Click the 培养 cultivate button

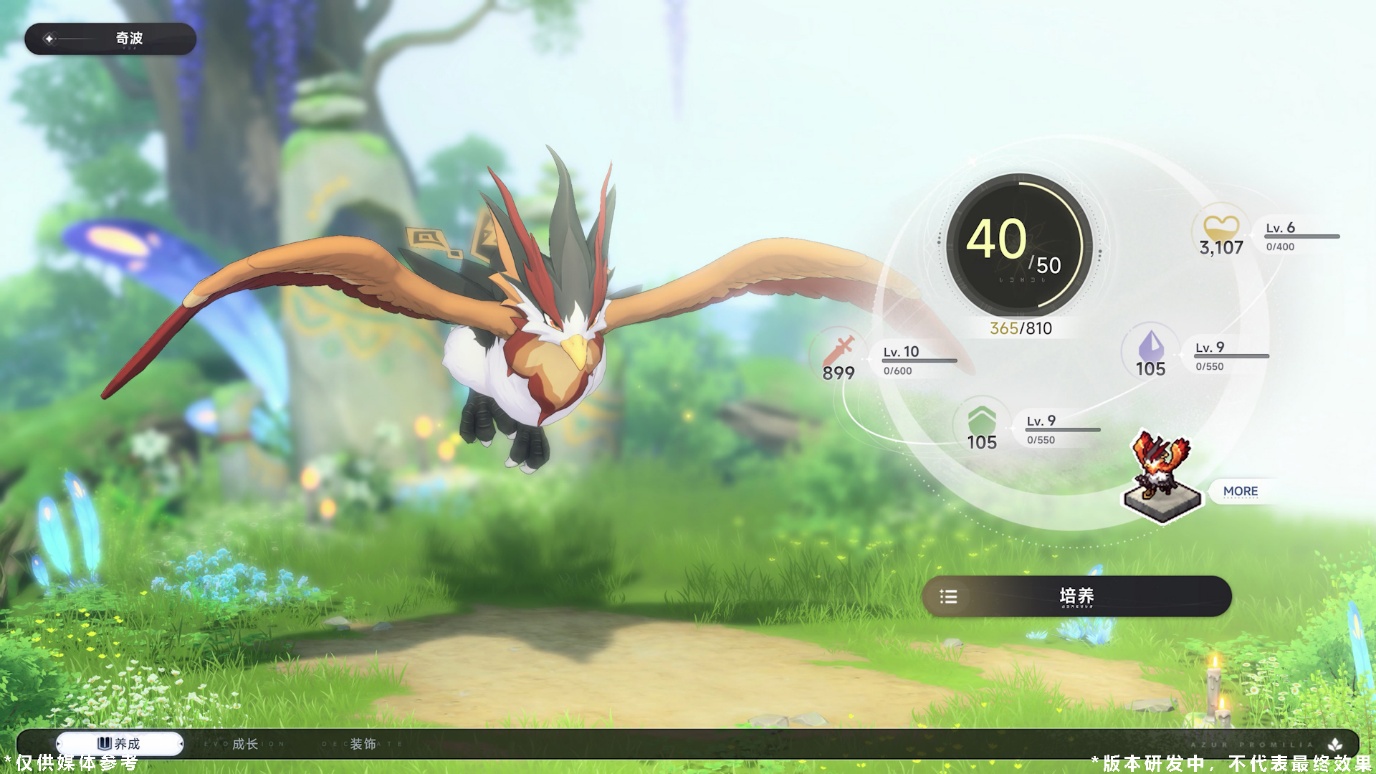pyautogui.click(x=1076, y=596)
